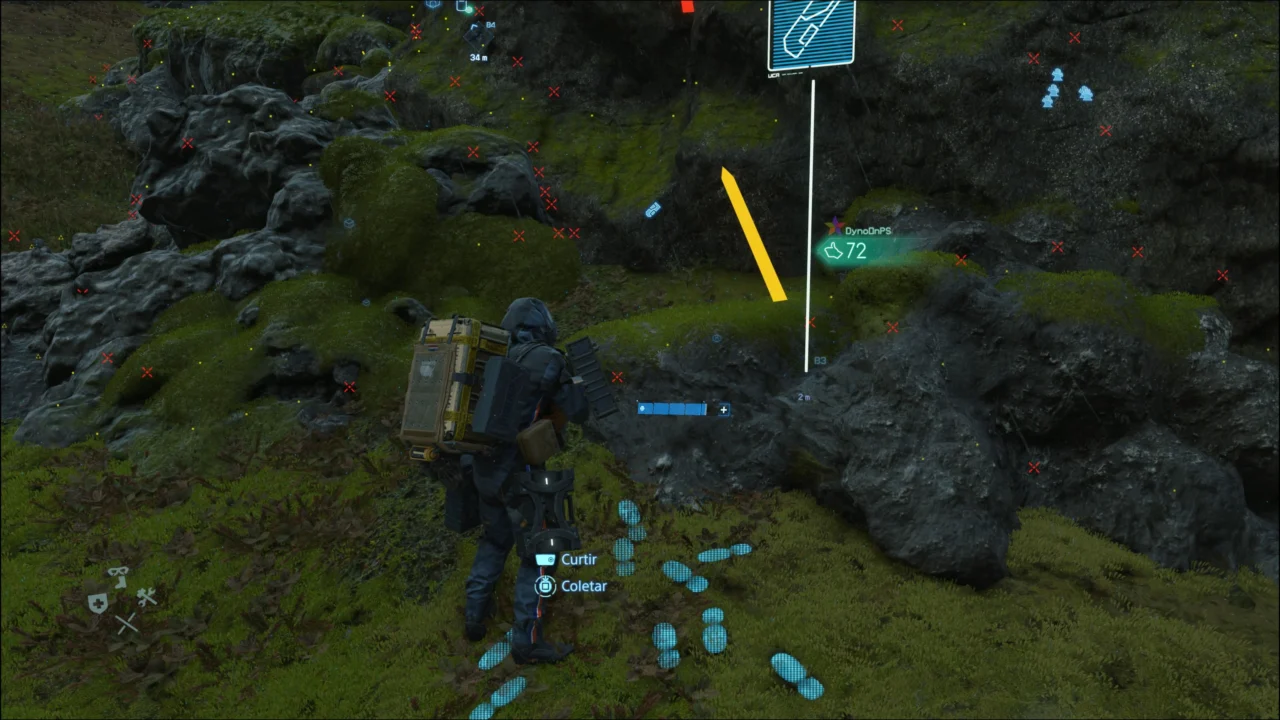
Task: Select the blue holographic cube icon top left
Action: coord(432,5)
